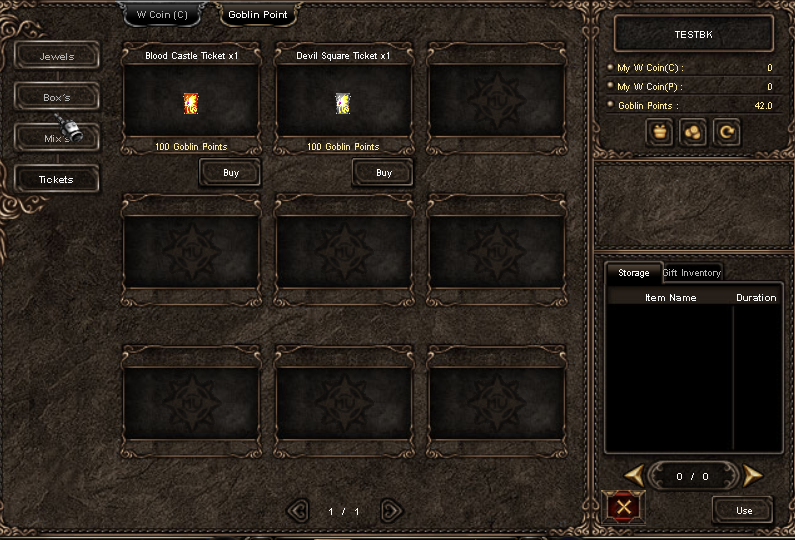This screenshot has width=795, height=540.
Task: Select the Blood Castle Ticket item
Action: [191, 103]
